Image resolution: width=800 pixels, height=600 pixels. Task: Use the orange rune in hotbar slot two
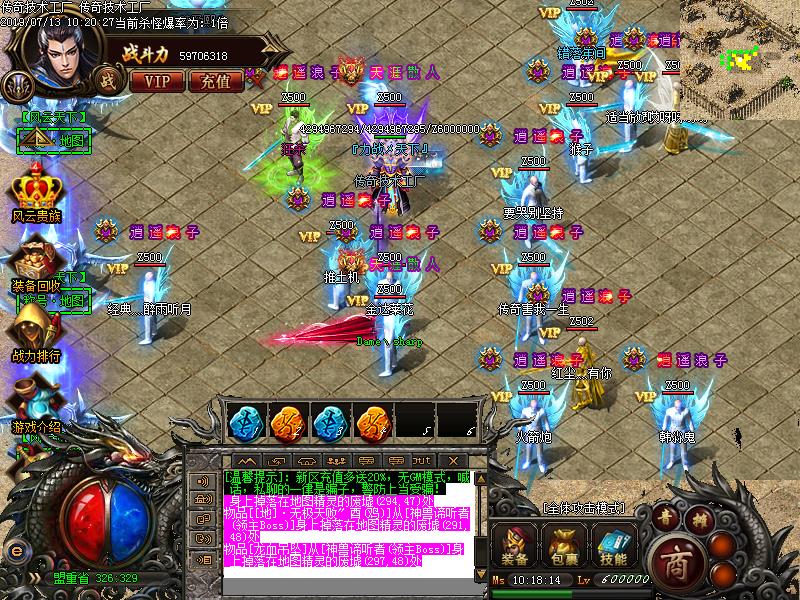[287, 422]
